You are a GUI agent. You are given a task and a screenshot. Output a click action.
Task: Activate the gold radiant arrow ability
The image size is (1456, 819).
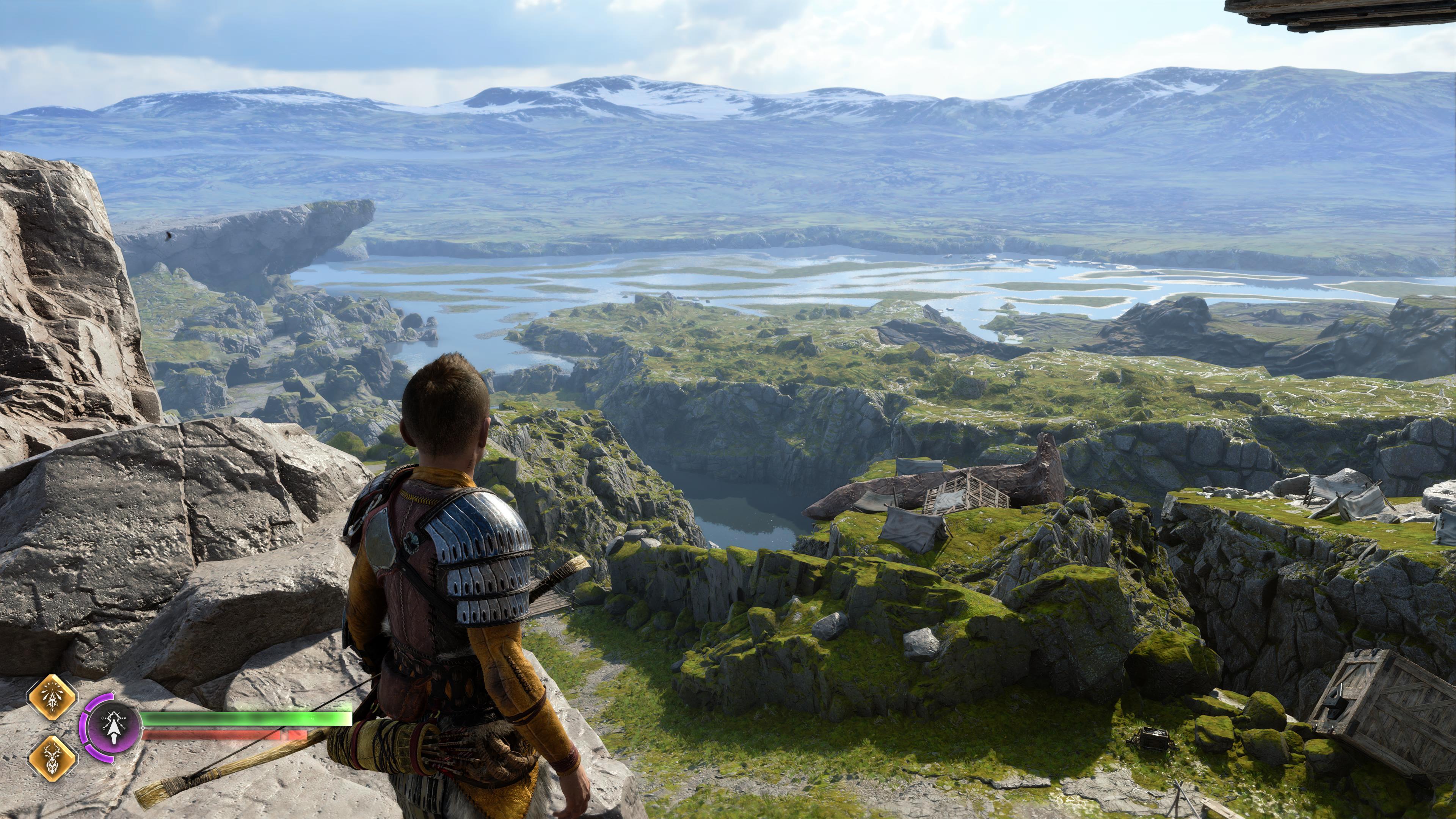coord(53,698)
